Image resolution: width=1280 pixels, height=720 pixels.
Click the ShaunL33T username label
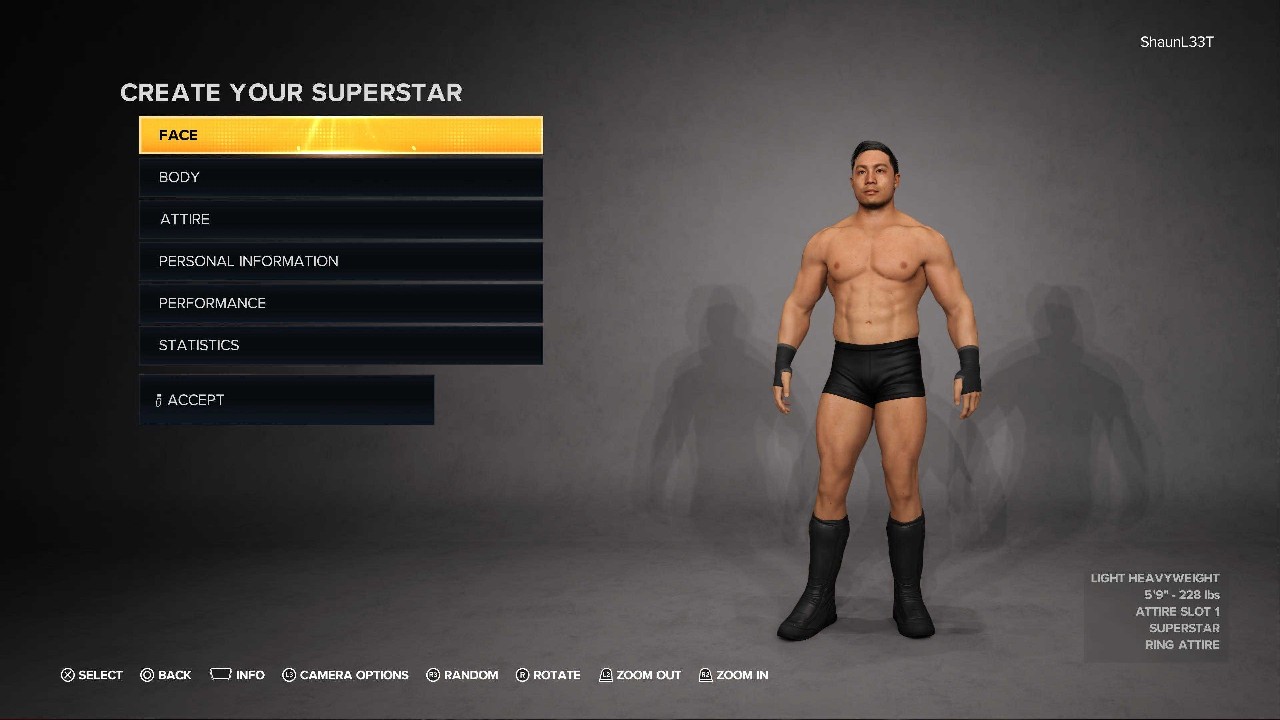pyautogui.click(x=1176, y=42)
